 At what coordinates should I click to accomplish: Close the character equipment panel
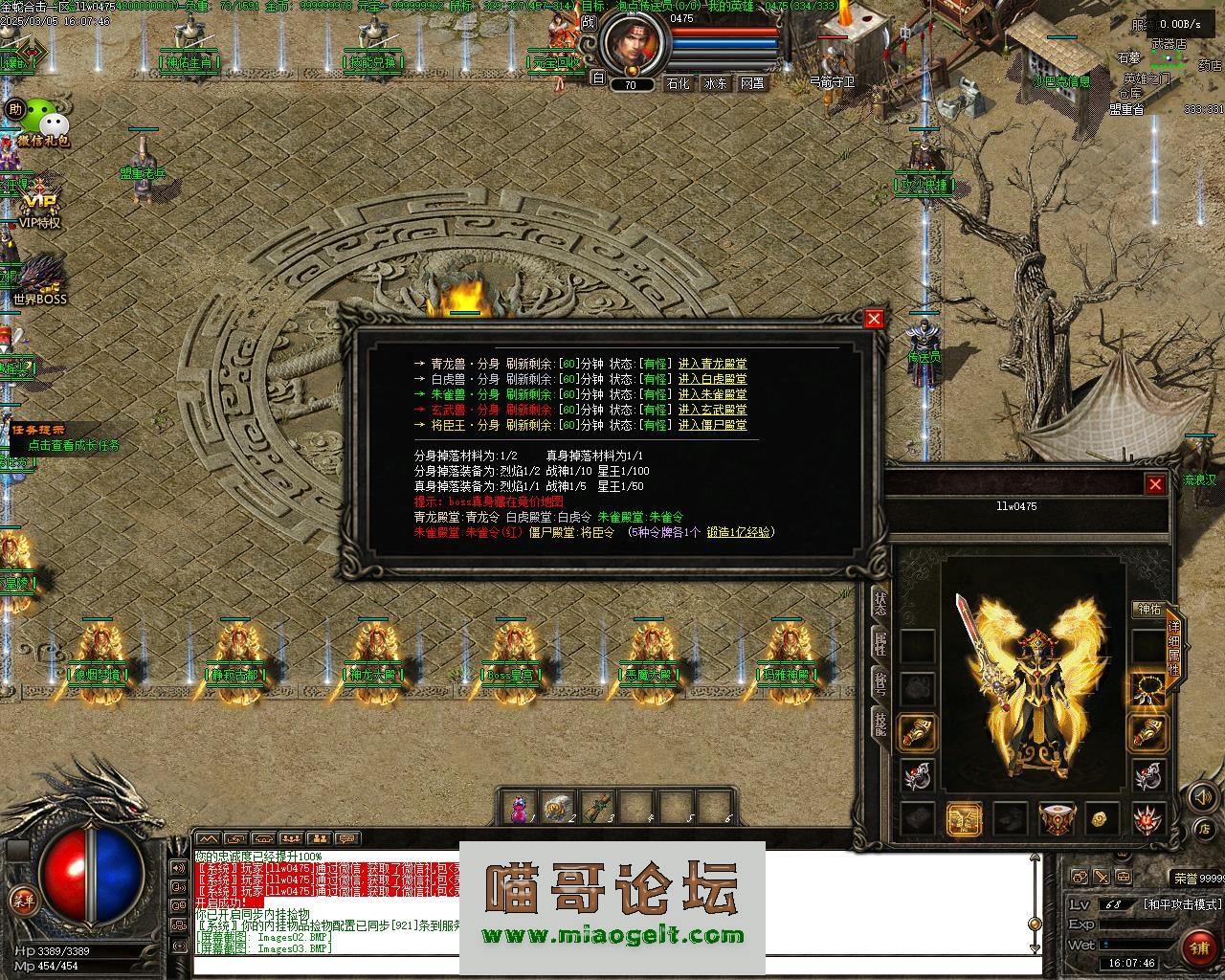click(x=1155, y=484)
